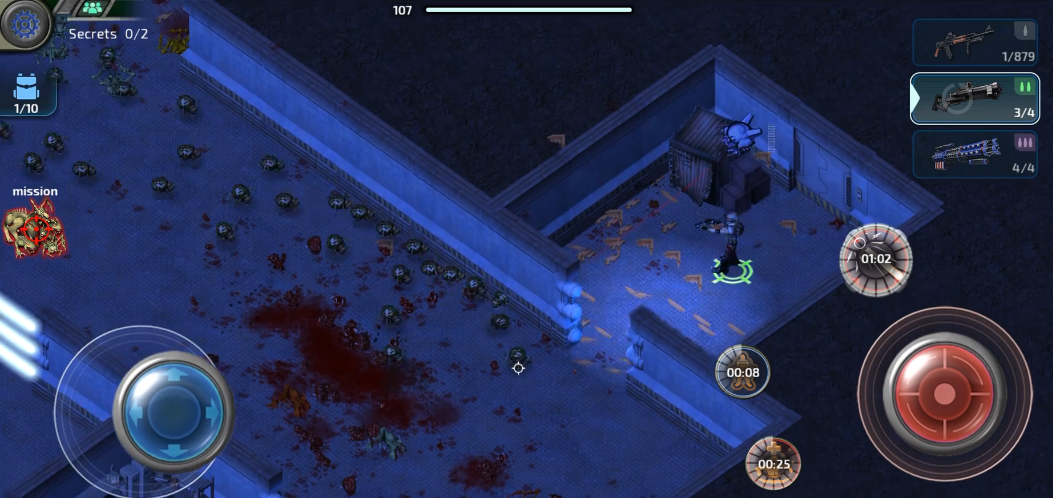Choose the shotgun slot with 3/4 ammo
The height and width of the screenshot is (498, 1053).
975,98
